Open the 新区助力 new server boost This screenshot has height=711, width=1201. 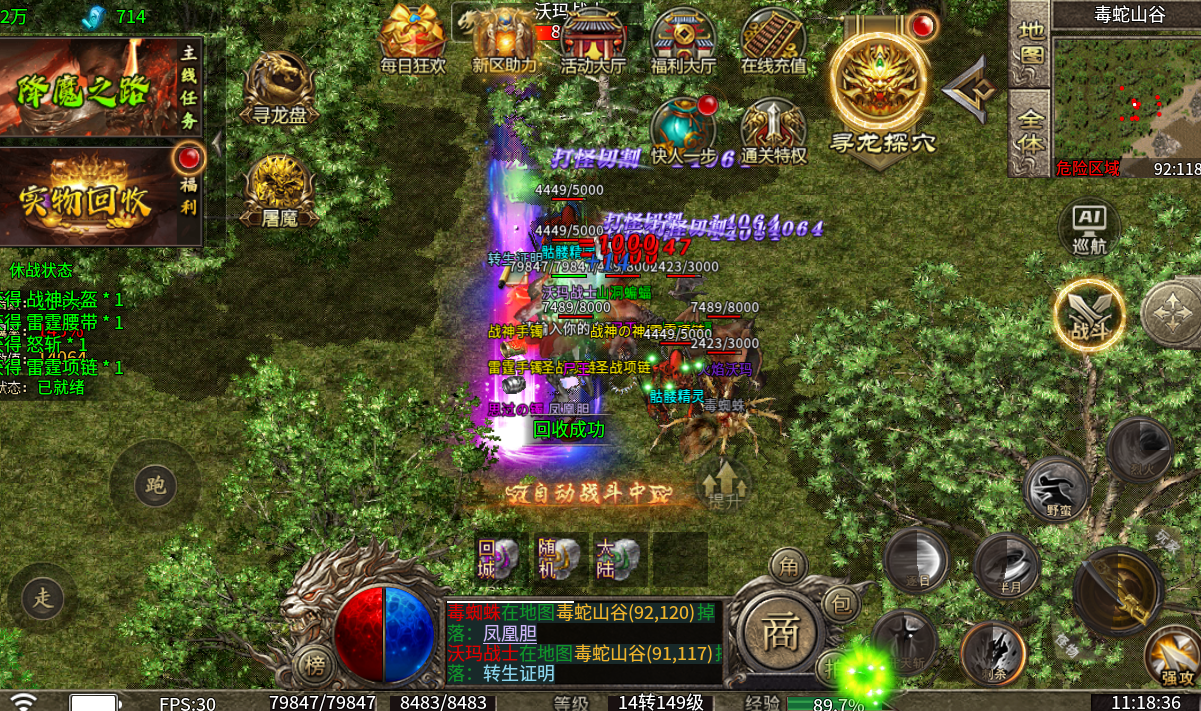pos(504,38)
